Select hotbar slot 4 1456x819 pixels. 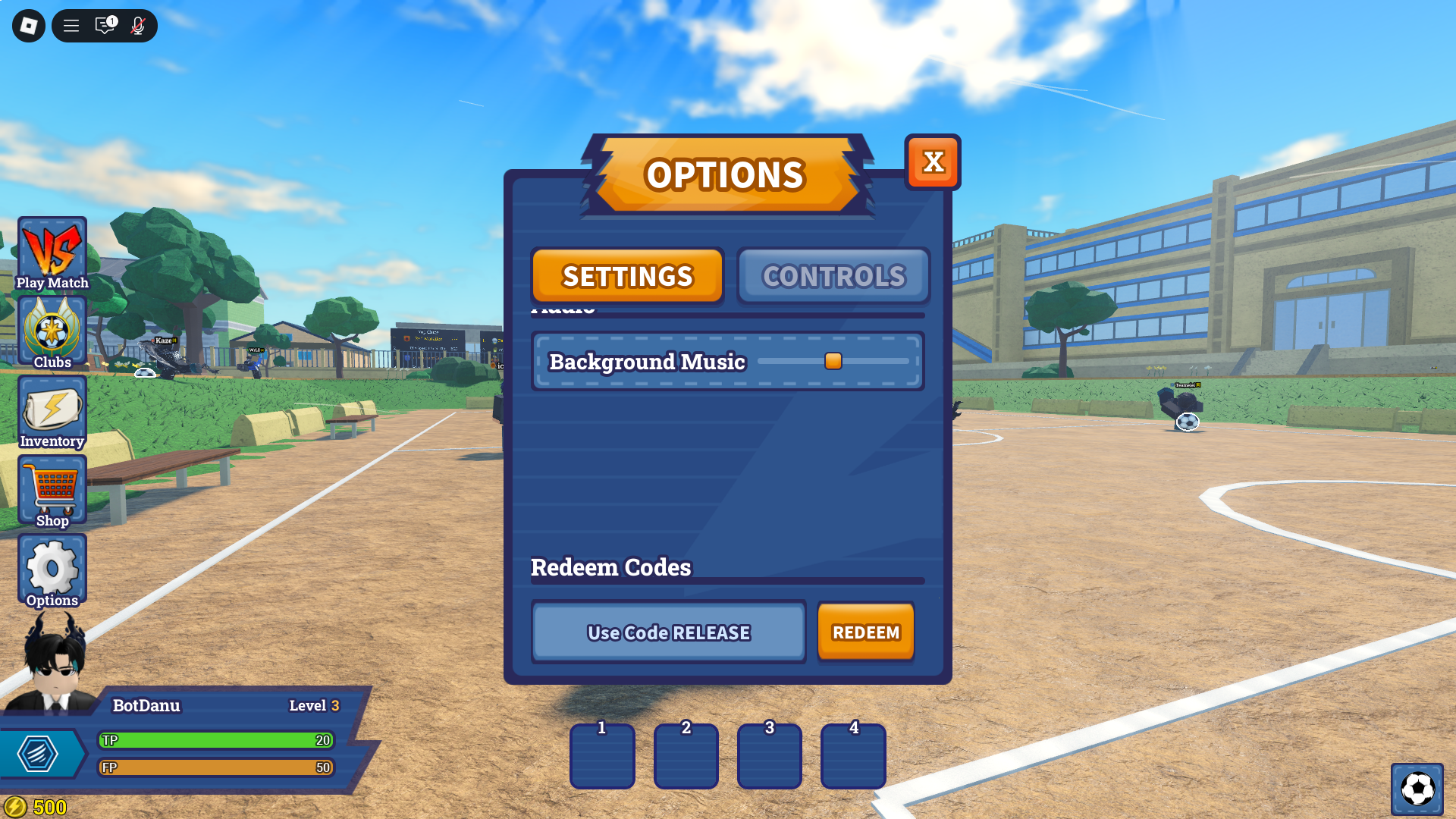[x=852, y=756]
